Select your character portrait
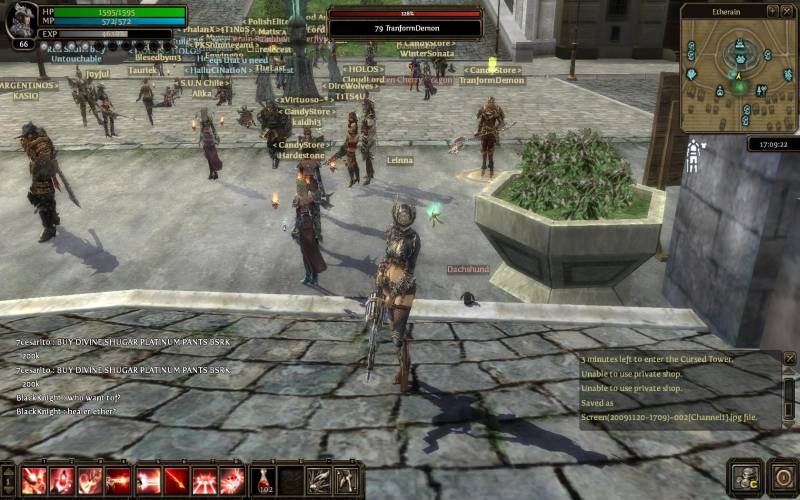 [x=22, y=20]
